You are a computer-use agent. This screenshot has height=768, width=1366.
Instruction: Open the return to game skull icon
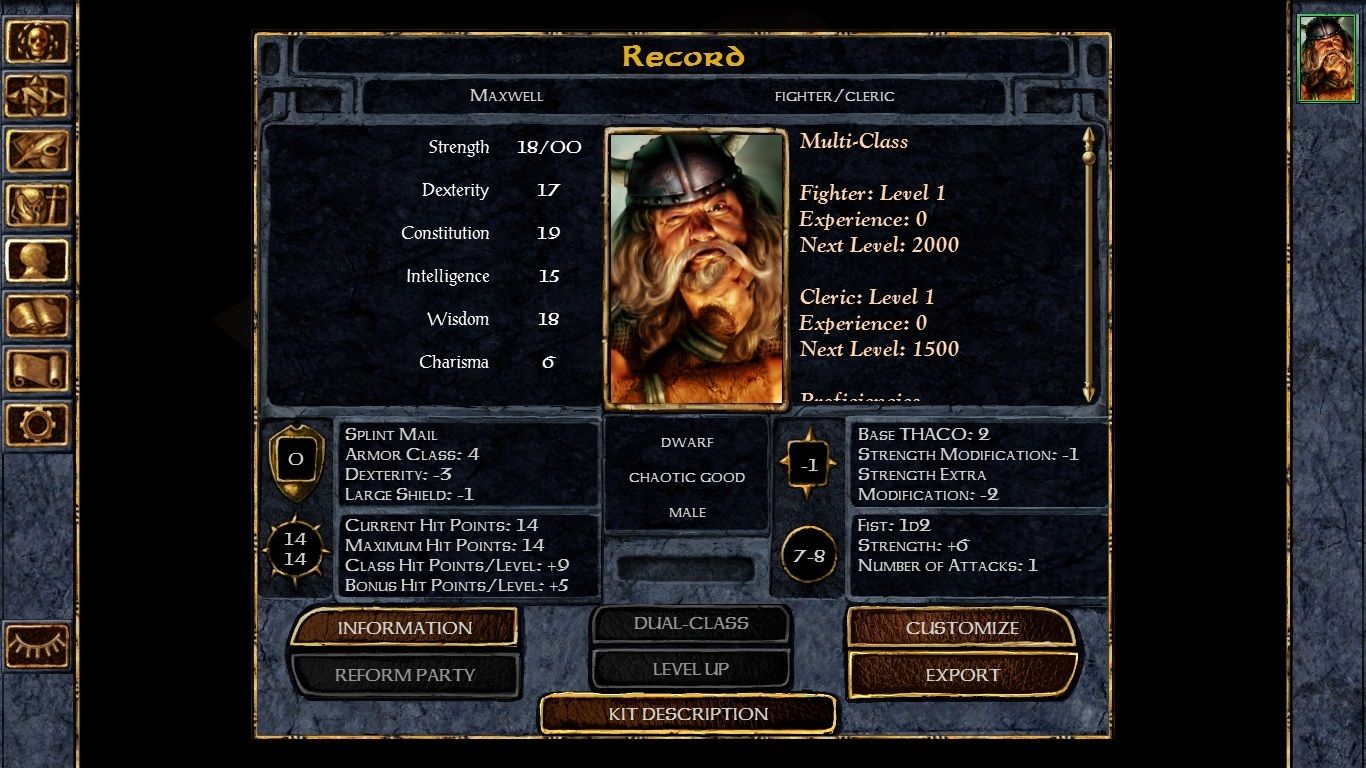coord(38,40)
